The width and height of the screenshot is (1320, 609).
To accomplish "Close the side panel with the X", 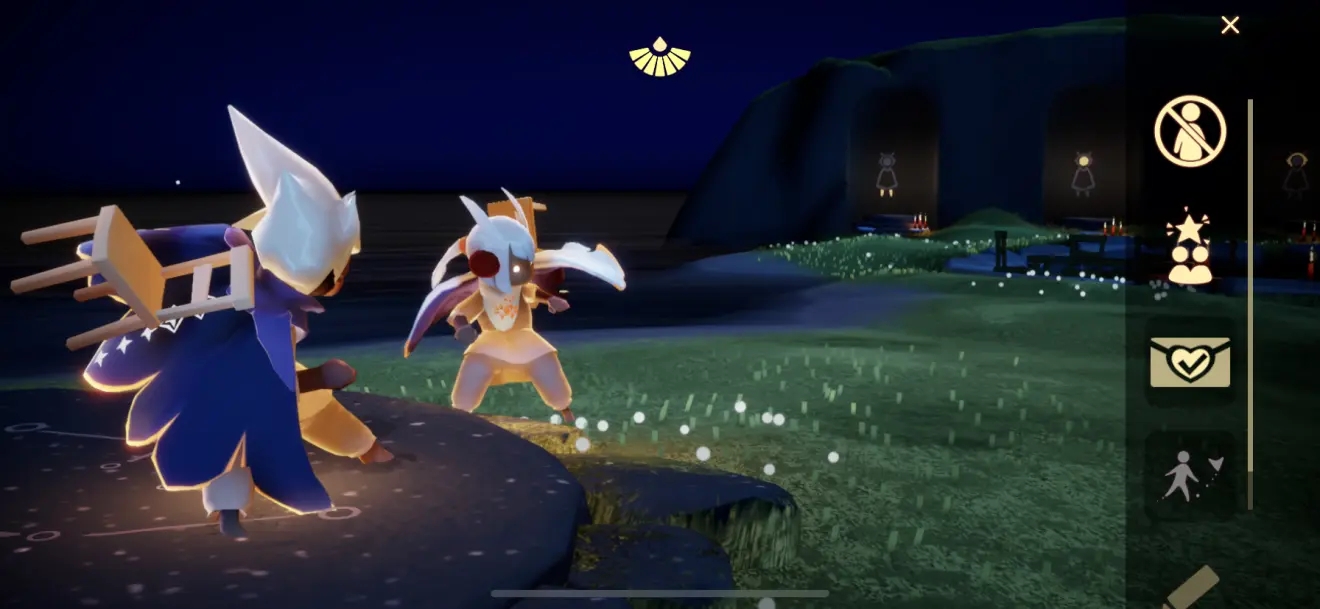I will pyautogui.click(x=1230, y=25).
